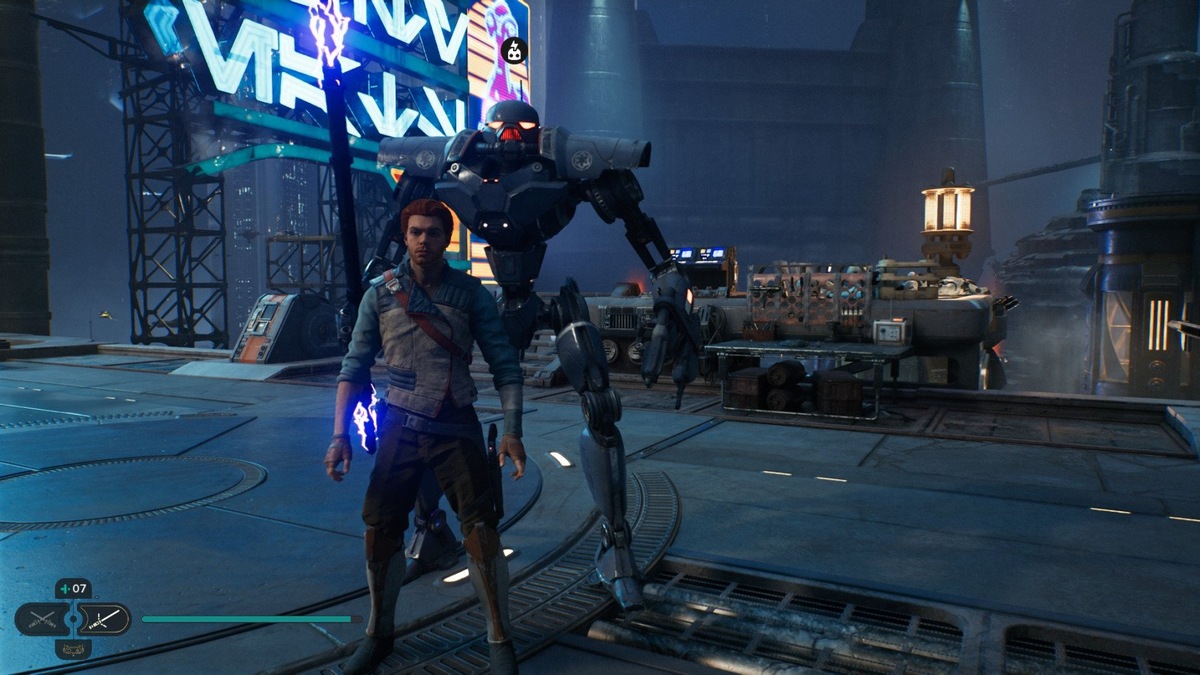Image resolution: width=1200 pixels, height=675 pixels.
Task: Switch to the crossguard lightsaber stance
Action: [103, 619]
